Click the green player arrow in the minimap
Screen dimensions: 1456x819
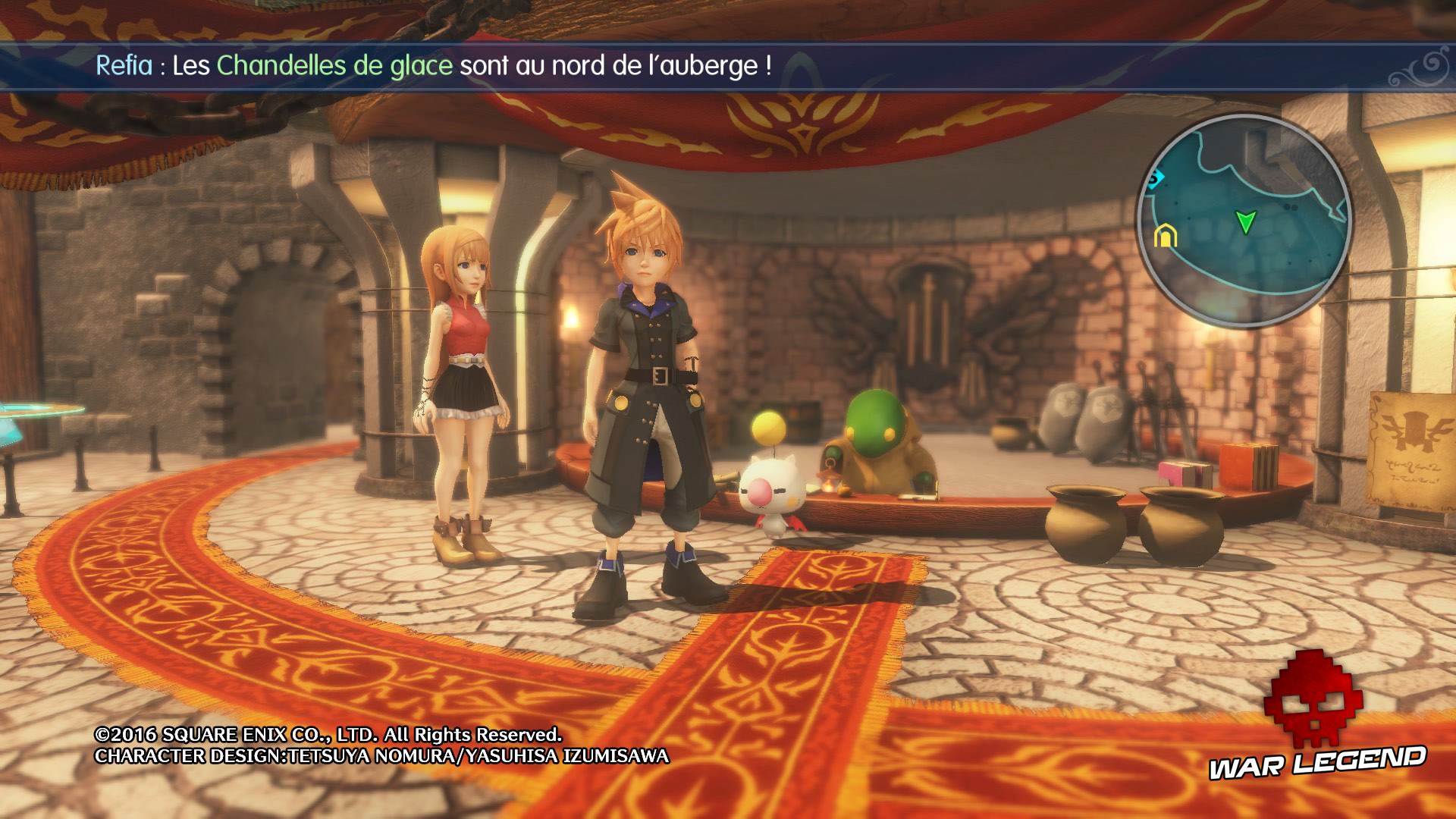pos(1247,221)
